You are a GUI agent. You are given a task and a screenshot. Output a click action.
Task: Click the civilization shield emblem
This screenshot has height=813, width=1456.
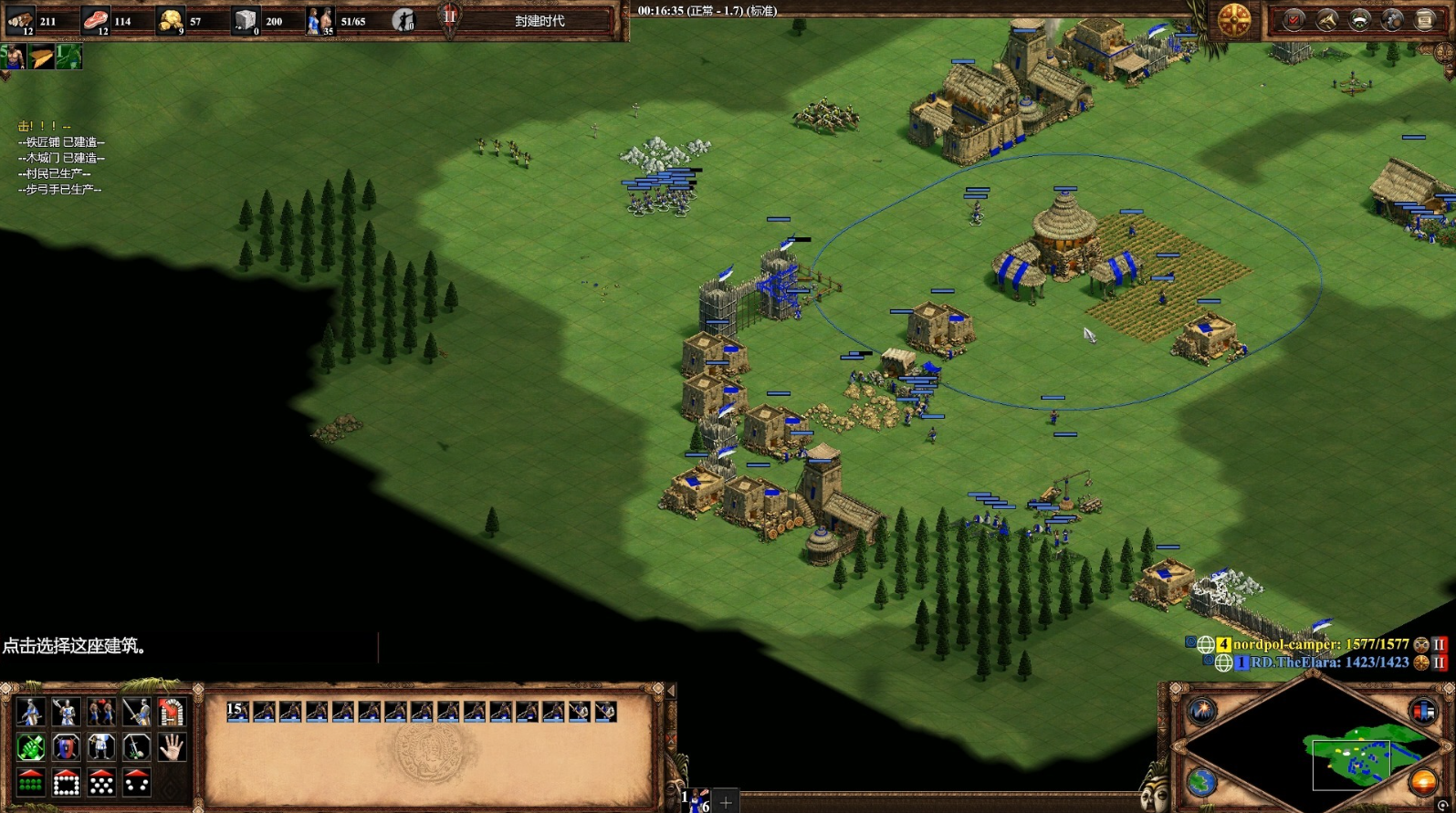[x=1234, y=20]
